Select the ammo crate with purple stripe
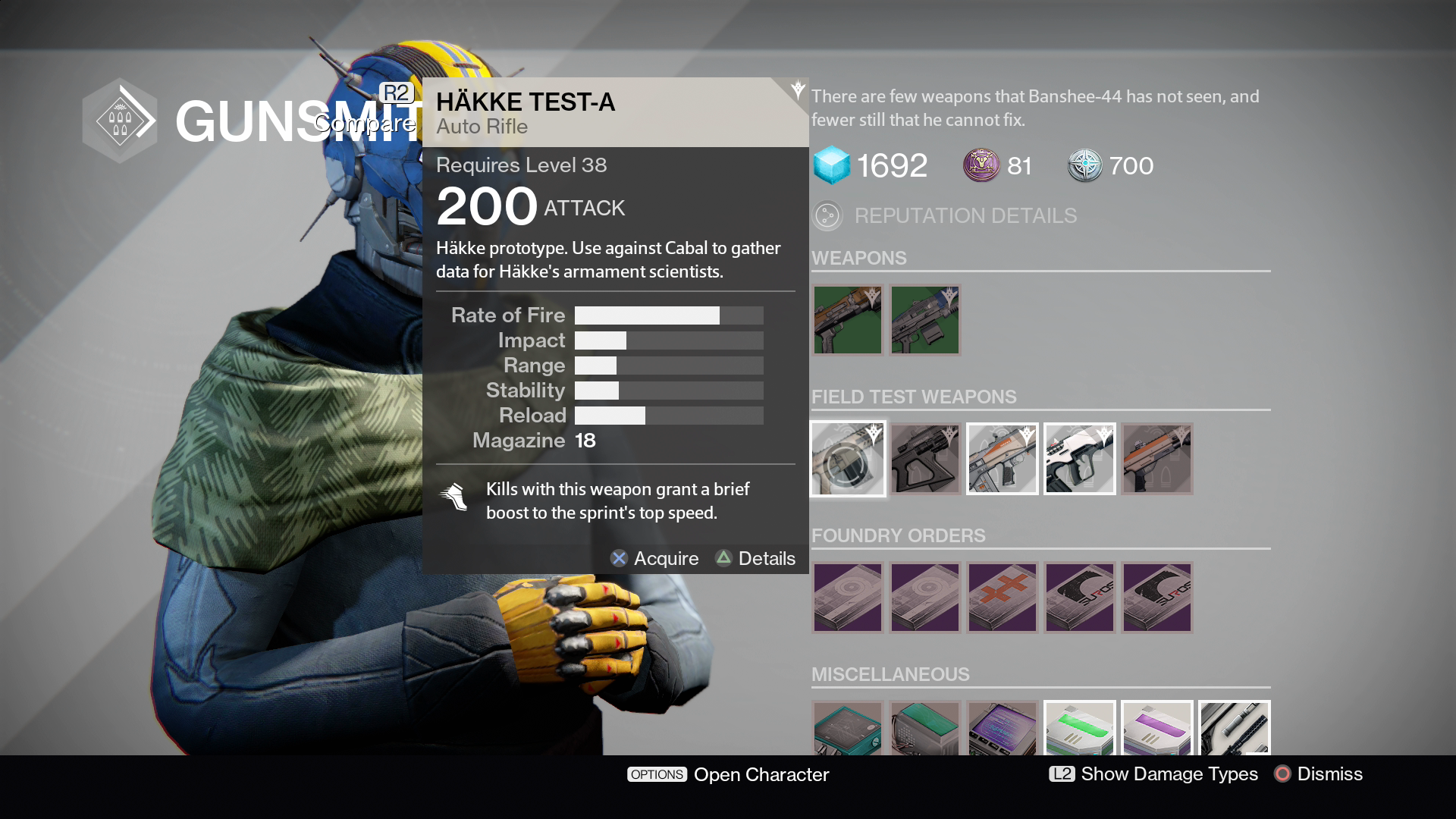1456x819 pixels. click(x=1157, y=729)
